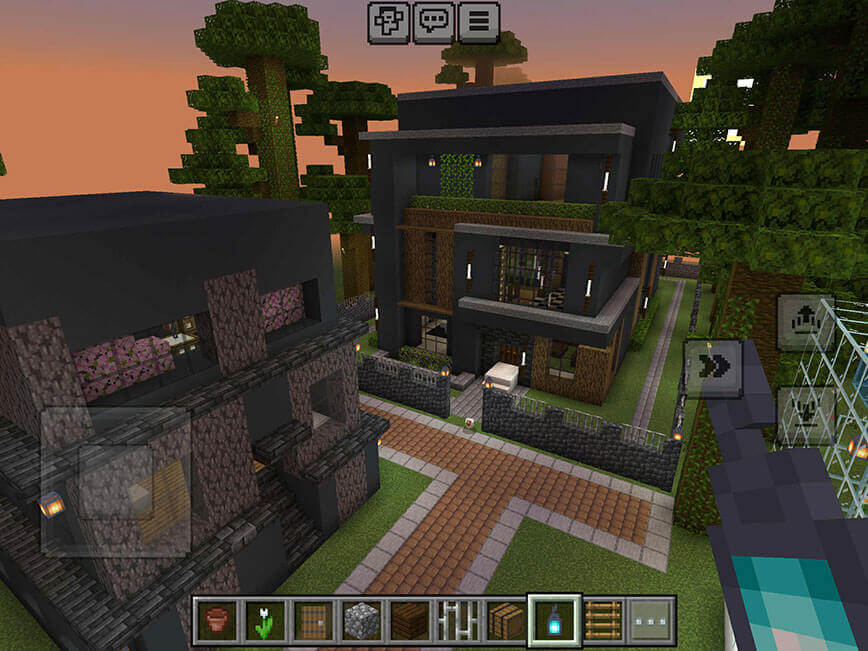Select the soul lantern hotbar slot

point(554,620)
